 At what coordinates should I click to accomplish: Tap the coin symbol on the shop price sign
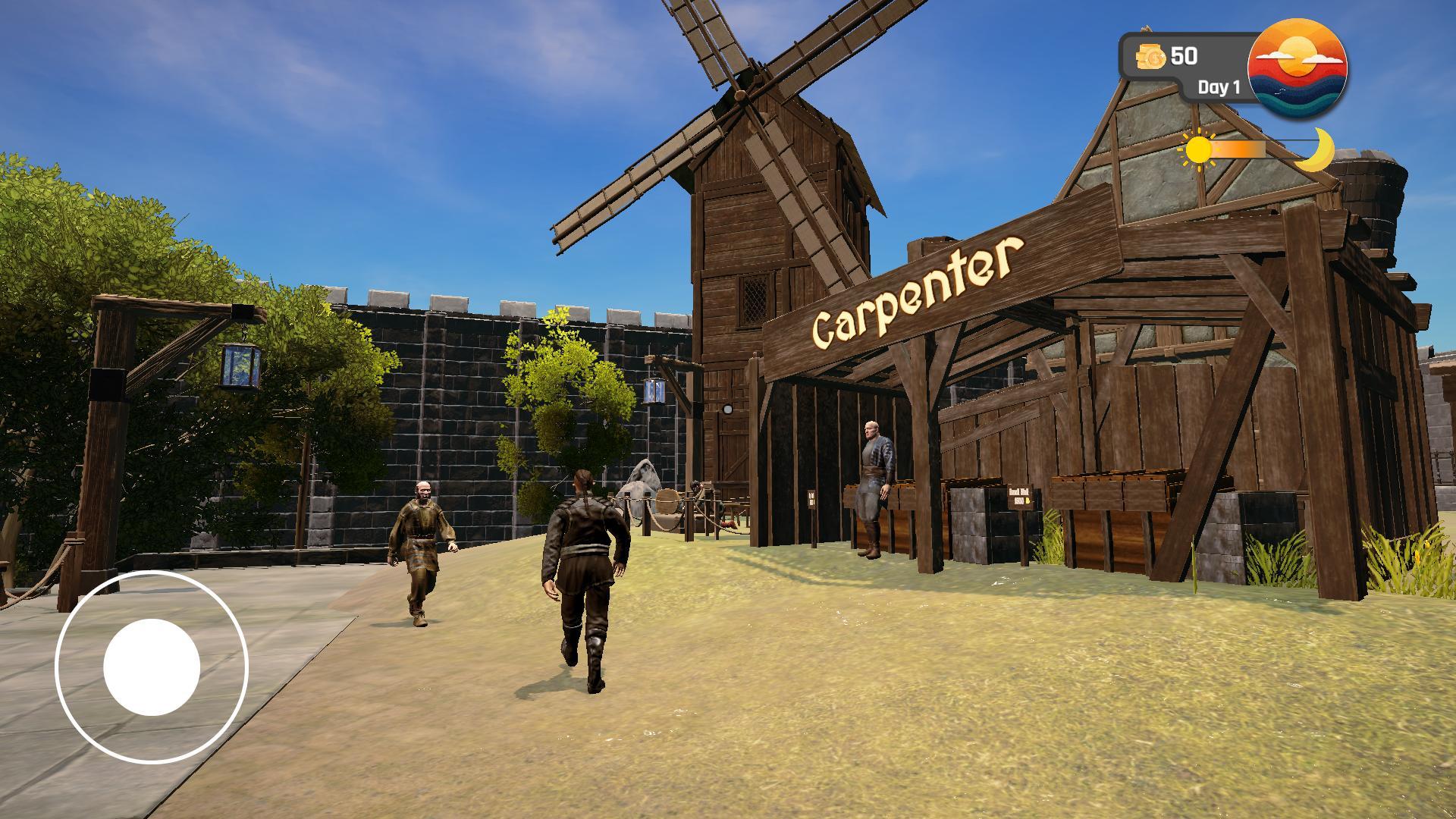coord(1028,500)
